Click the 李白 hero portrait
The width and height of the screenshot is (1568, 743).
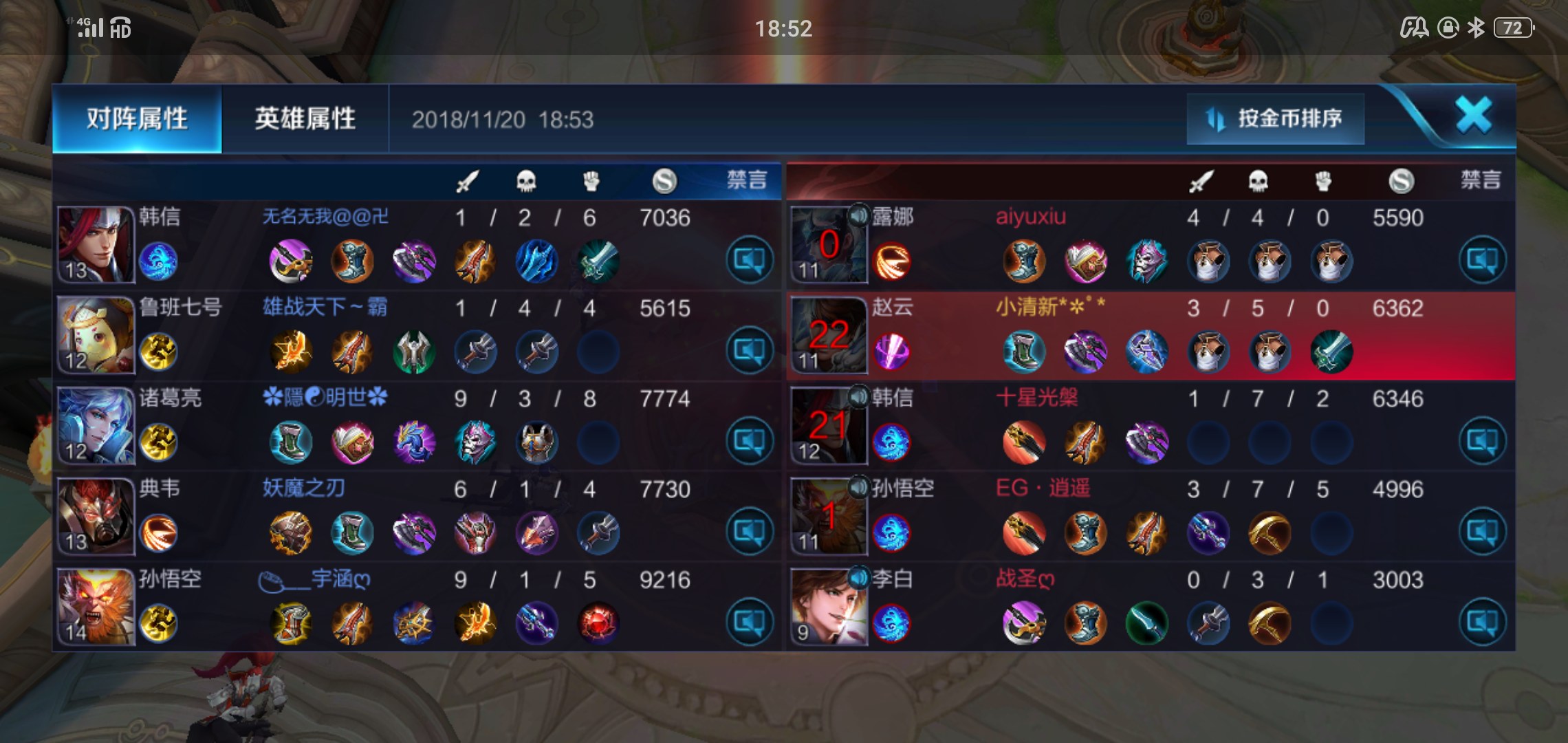click(828, 607)
